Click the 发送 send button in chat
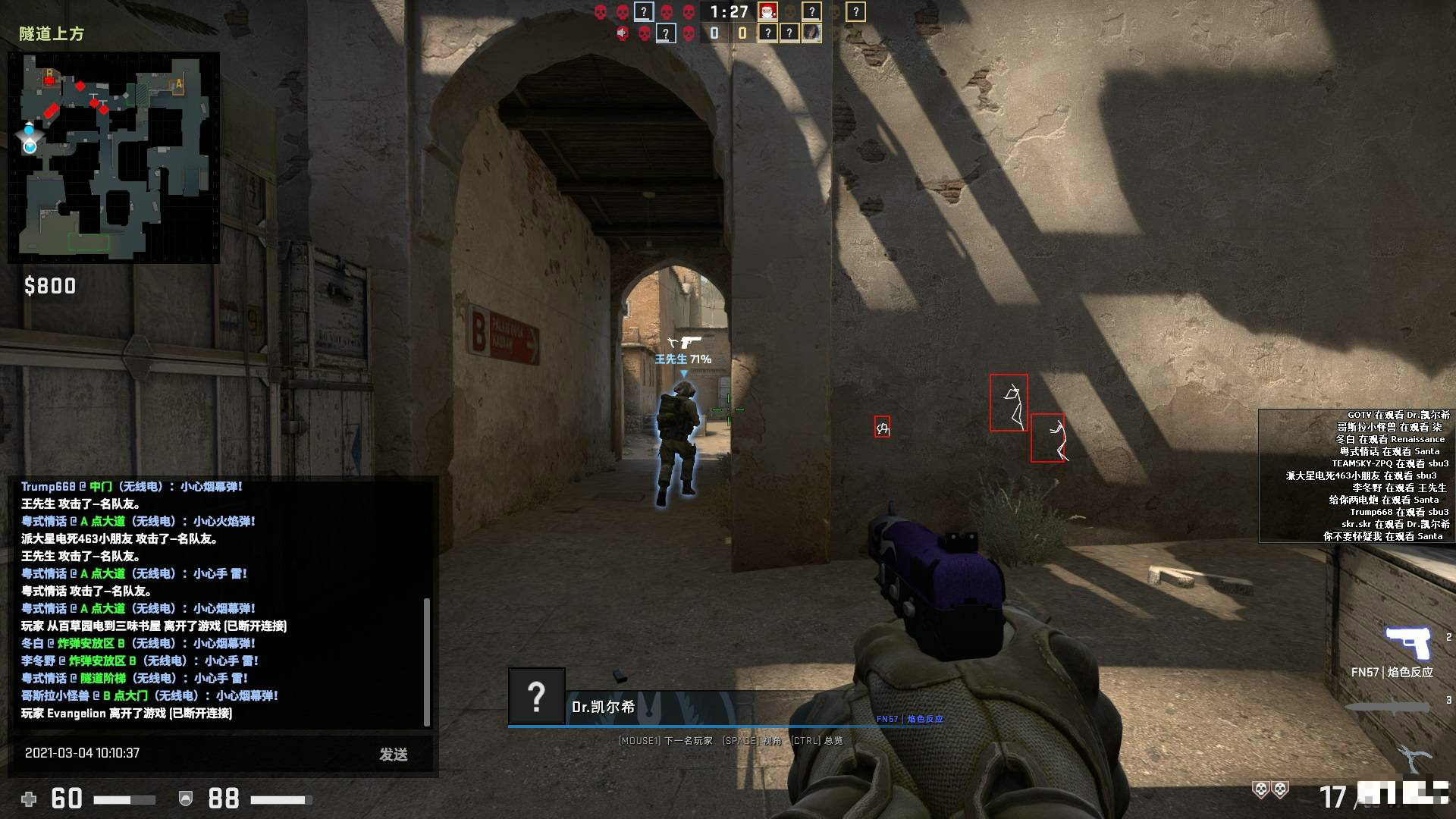The height and width of the screenshot is (819, 1456). (x=394, y=754)
